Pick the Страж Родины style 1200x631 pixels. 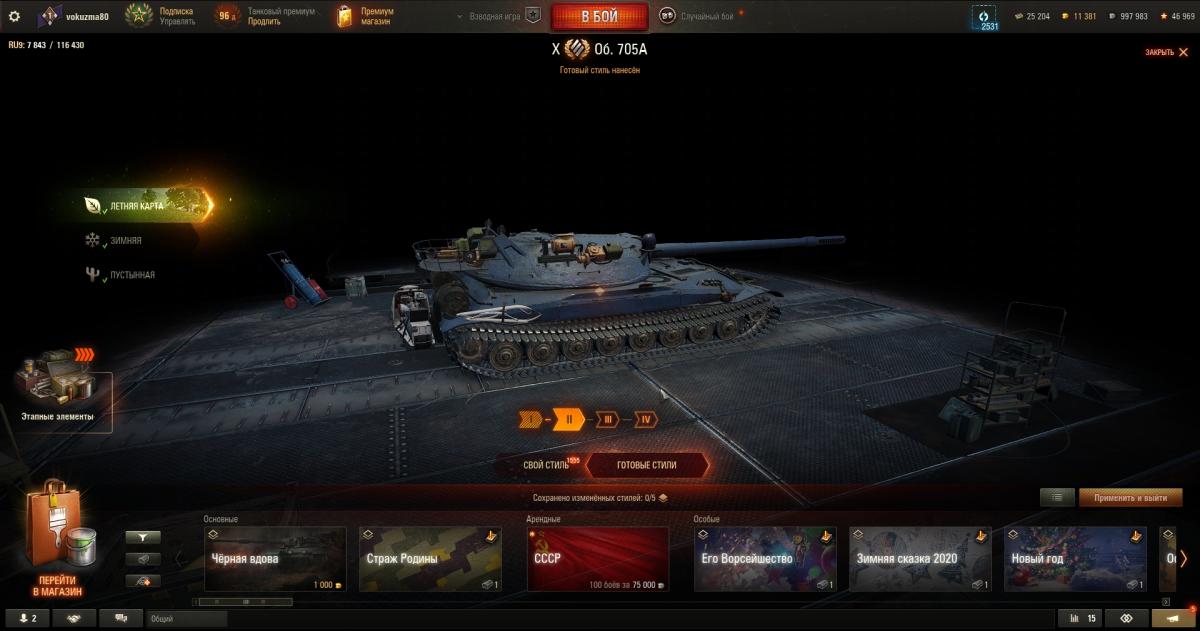(x=430, y=559)
